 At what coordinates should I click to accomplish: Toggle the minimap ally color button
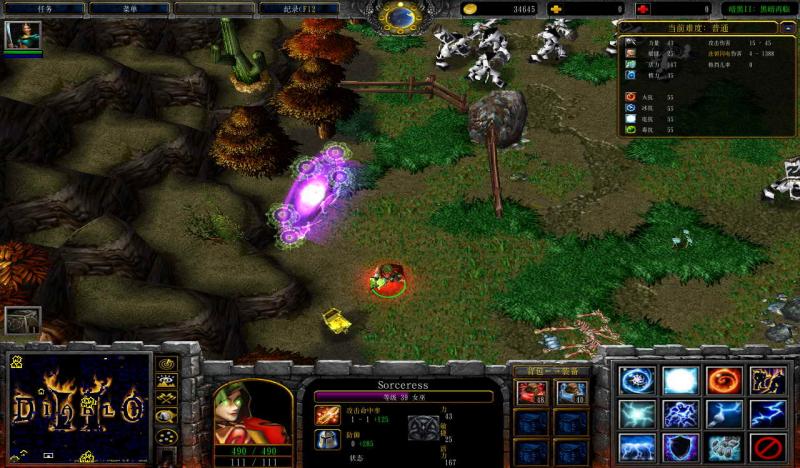[167, 397]
